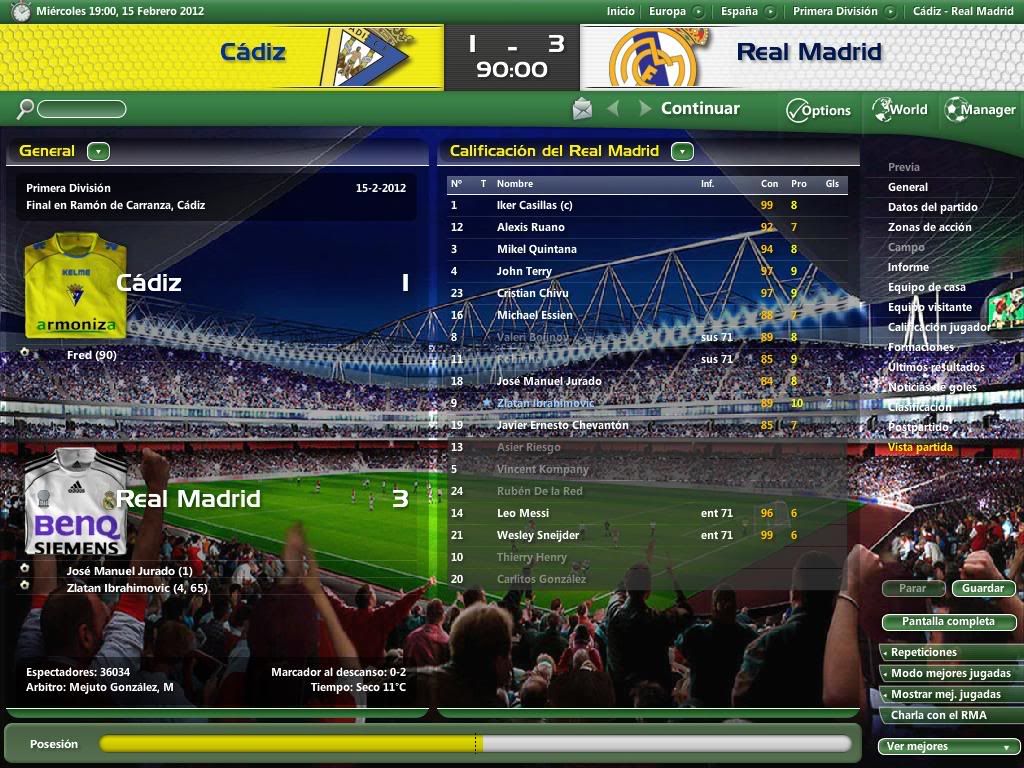Expand the General panel dropdown
This screenshot has width=1024, height=768.
[x=98, y=152]
